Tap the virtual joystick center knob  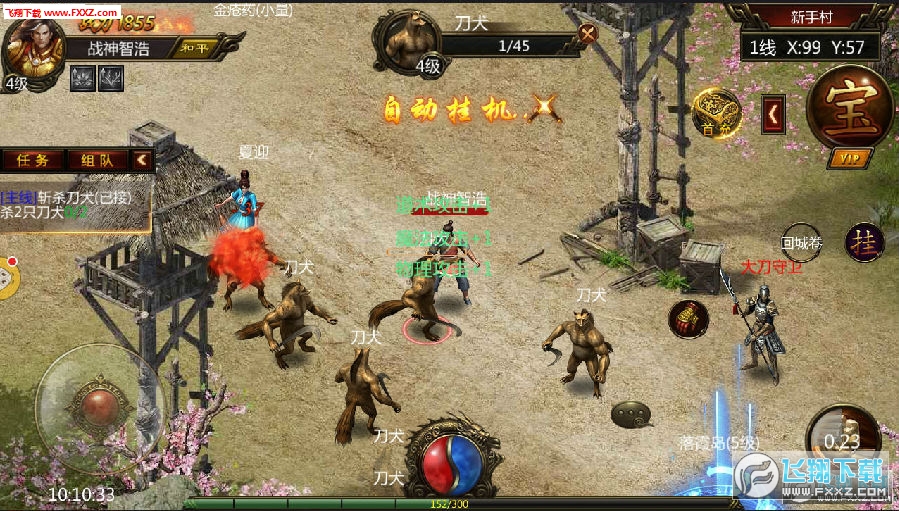[97, 405]
